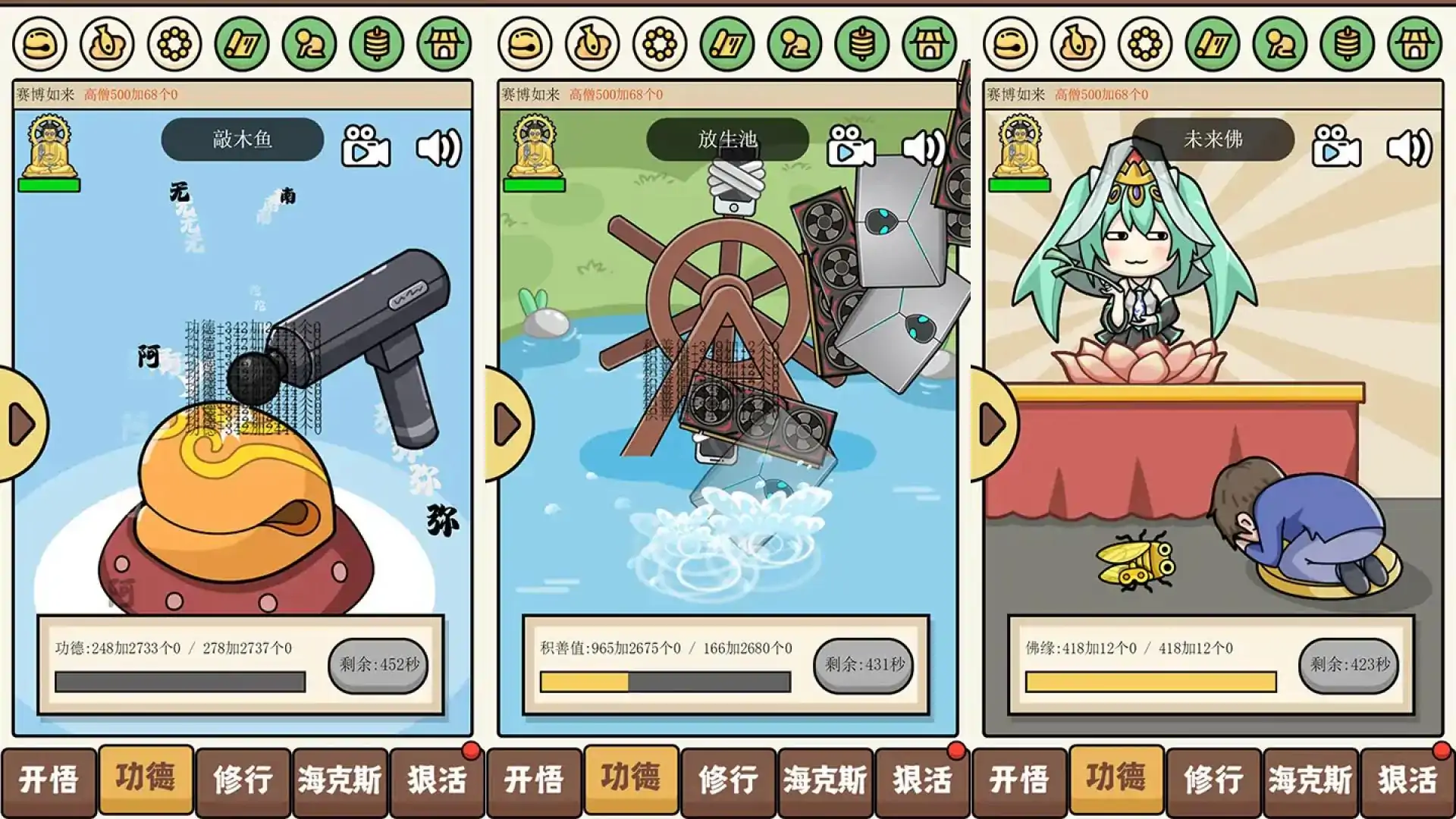Open the 海克斯 tab
The image size is (1456, 819).
coord(340,780)
